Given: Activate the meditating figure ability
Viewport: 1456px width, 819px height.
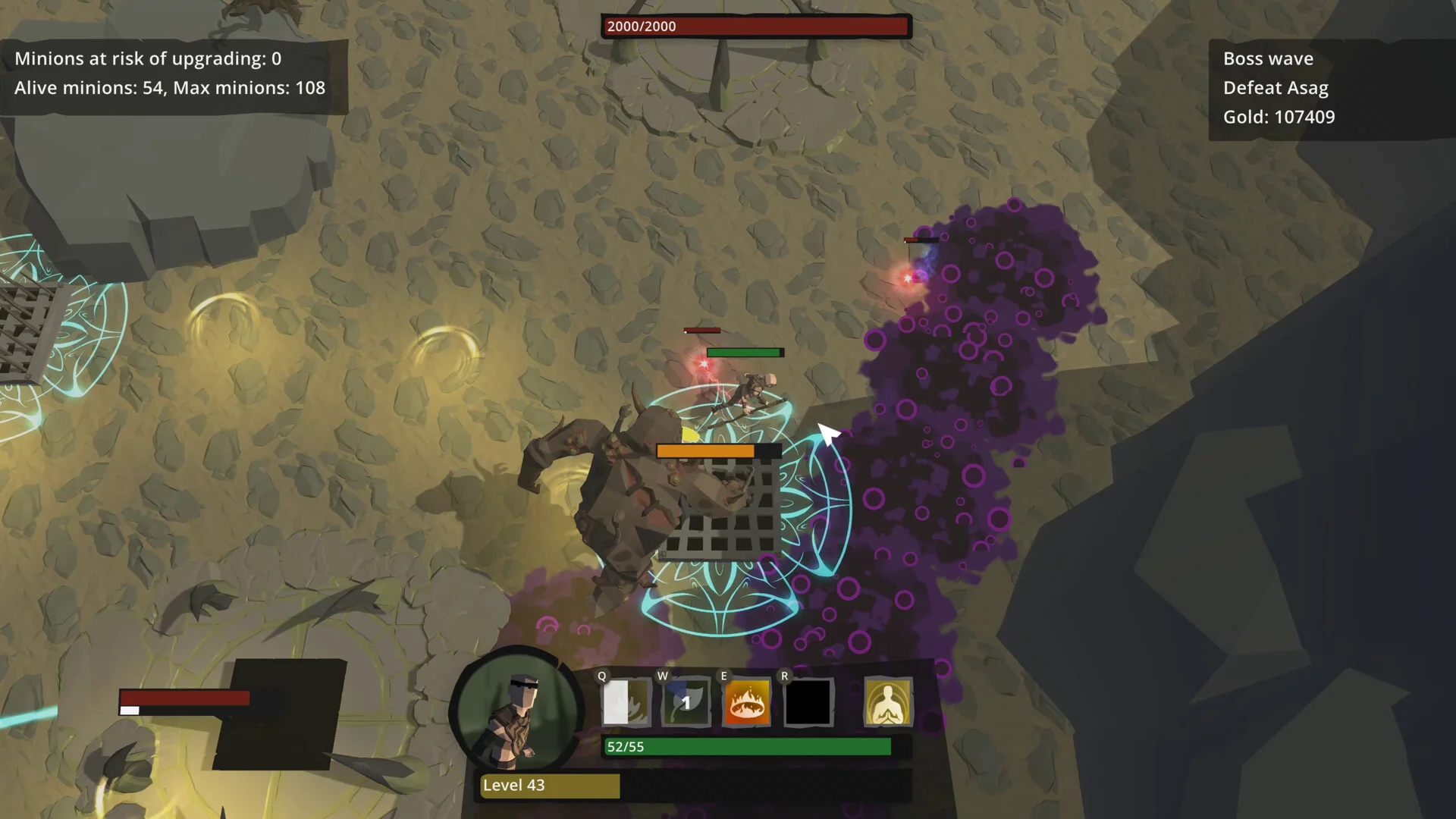Looking at the screenshot, I should (888, 702).
